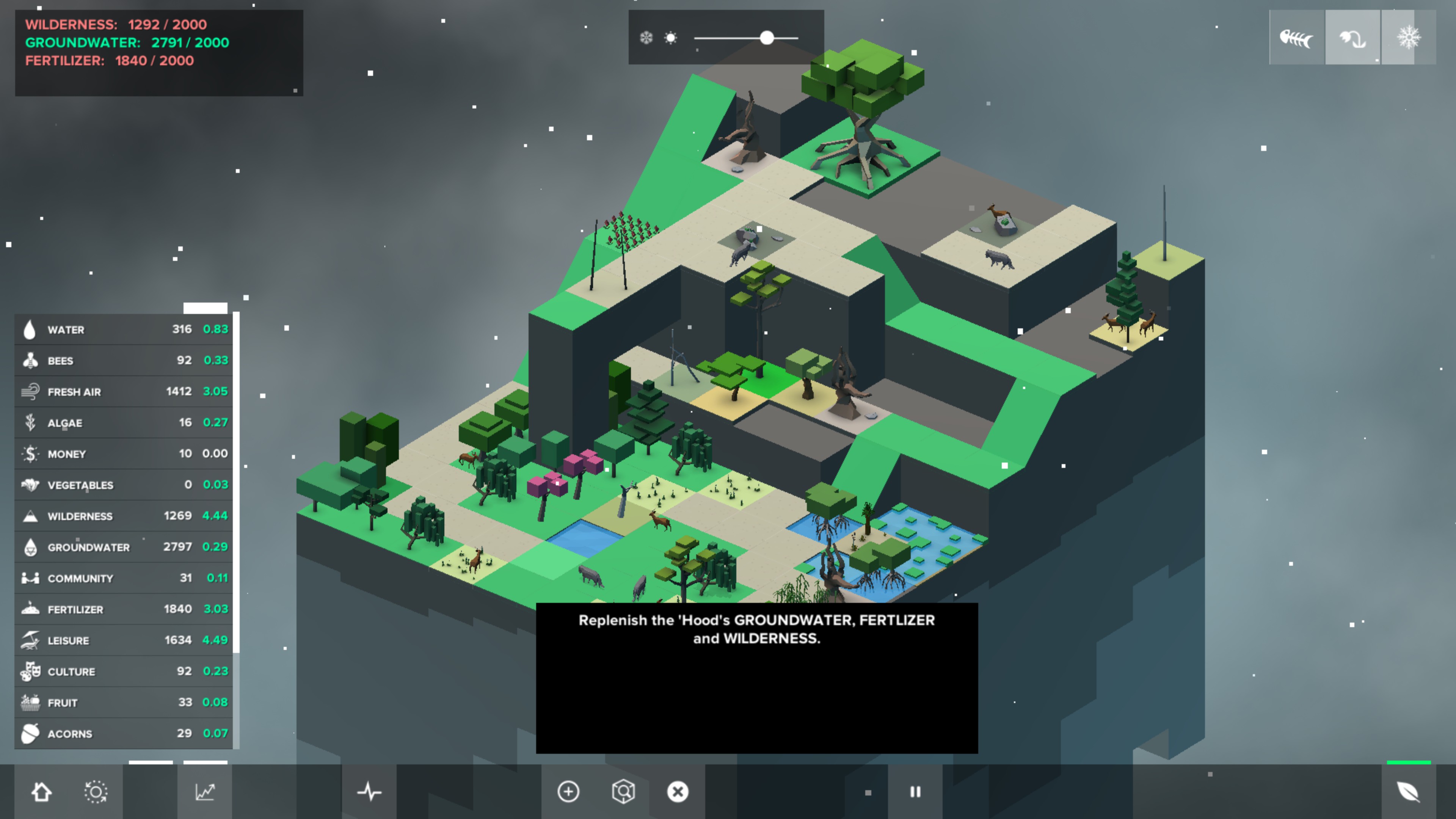The image size is (1456, 819).
Task: Activate the hexagon magnifier inspect tool
Action: (x=623, y=792)
